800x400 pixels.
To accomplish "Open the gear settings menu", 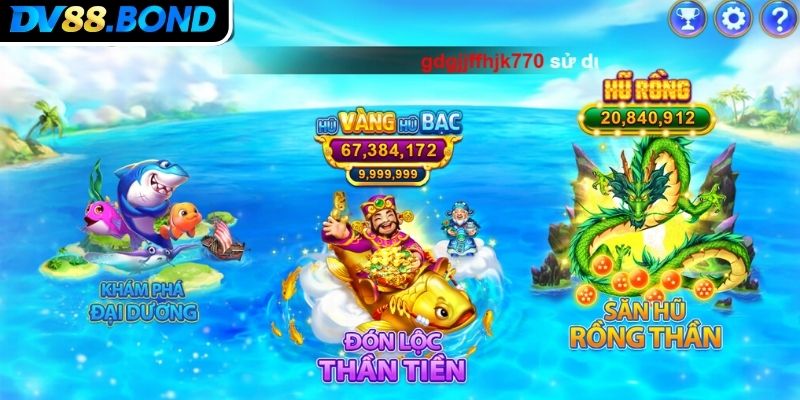I will tap(735, 17).
